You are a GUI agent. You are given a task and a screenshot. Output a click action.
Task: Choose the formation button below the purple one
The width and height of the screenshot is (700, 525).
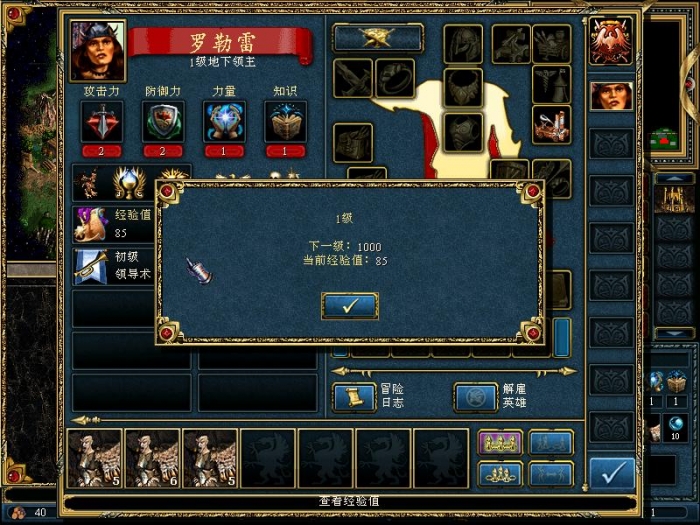(x=501, y=473)
